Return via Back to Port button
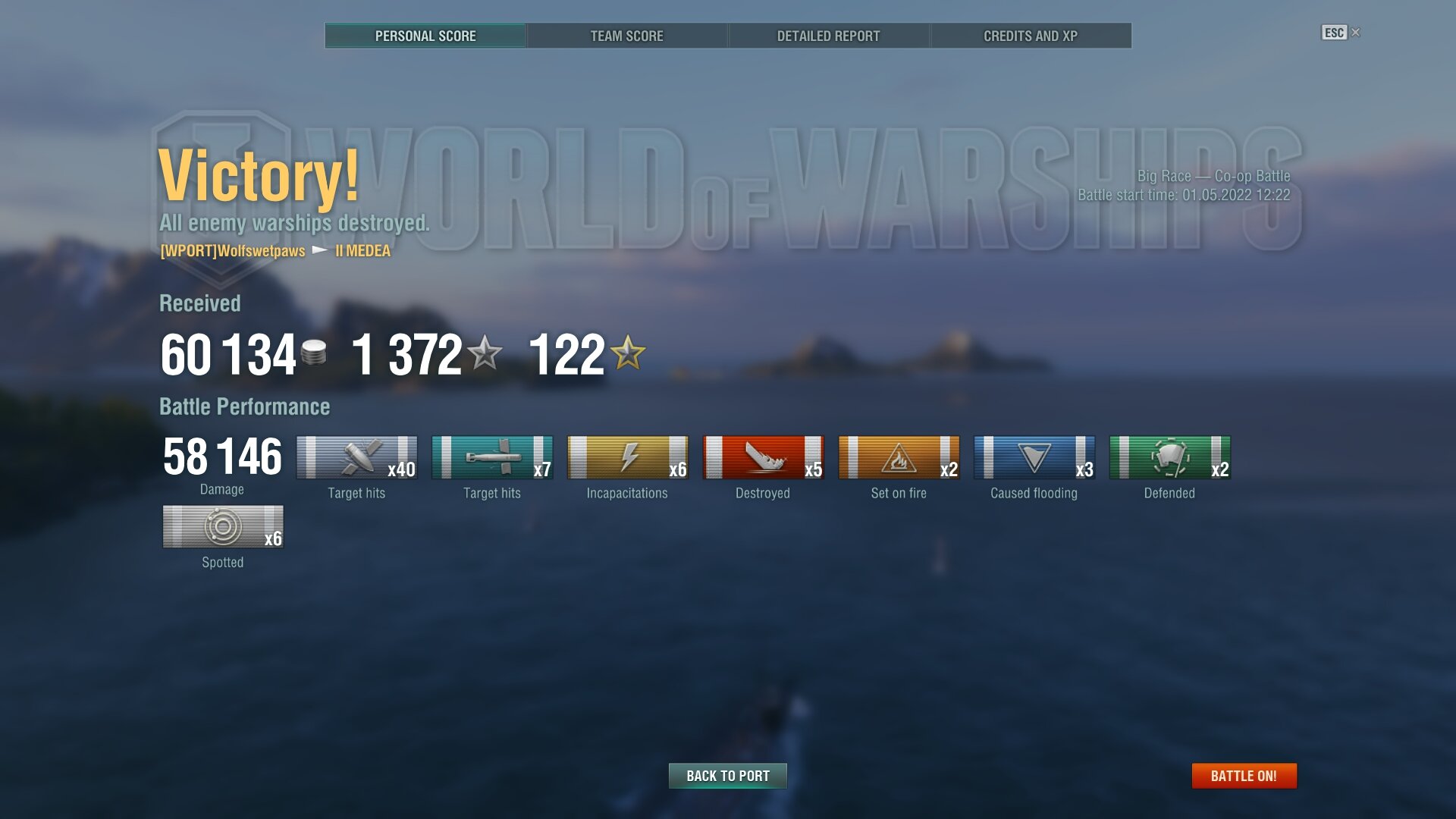The width and height of the screenshot is (1456, 819). tap(727, 776)
